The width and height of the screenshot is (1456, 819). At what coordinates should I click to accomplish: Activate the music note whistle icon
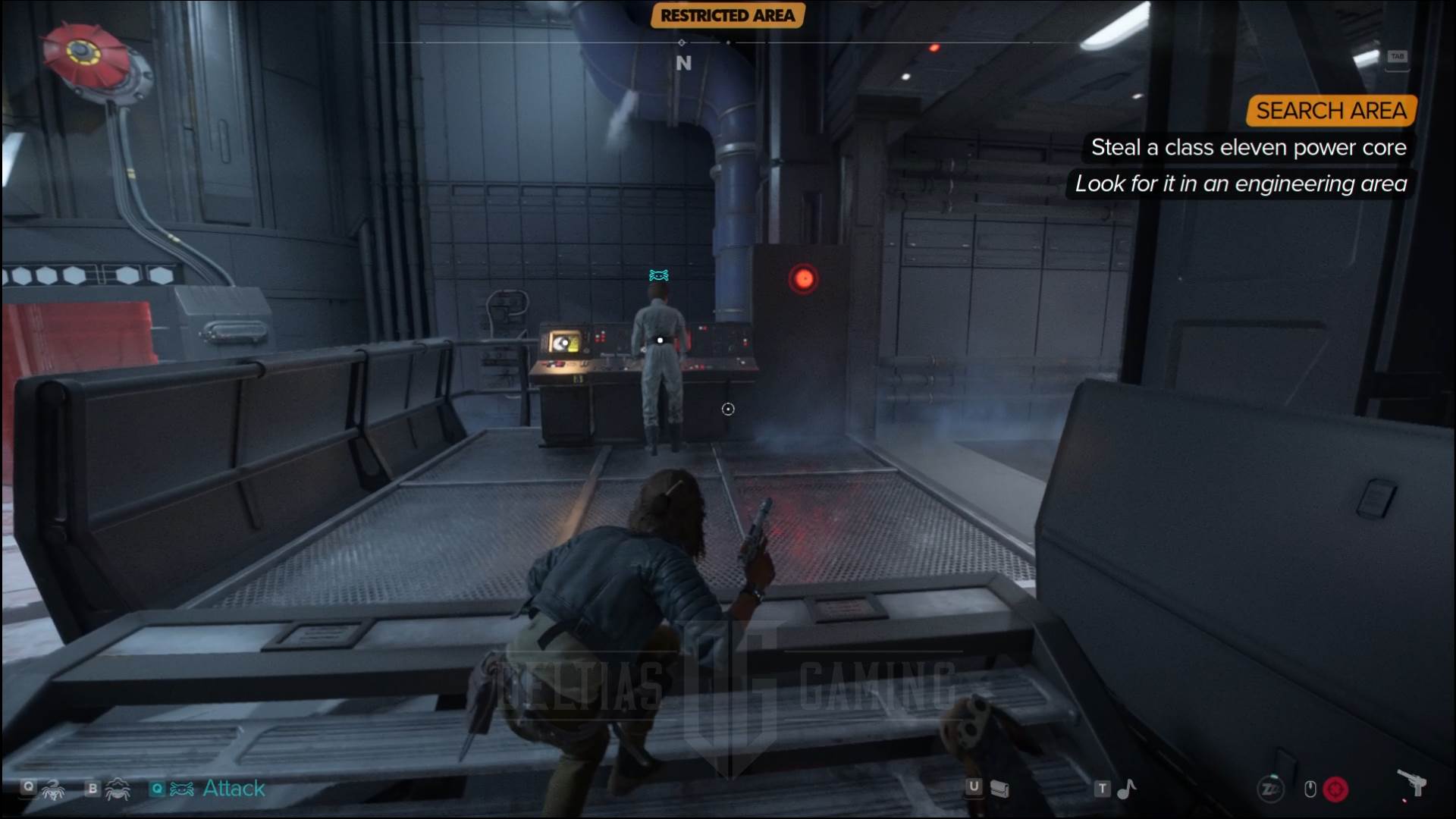(x=1127, y=789)
